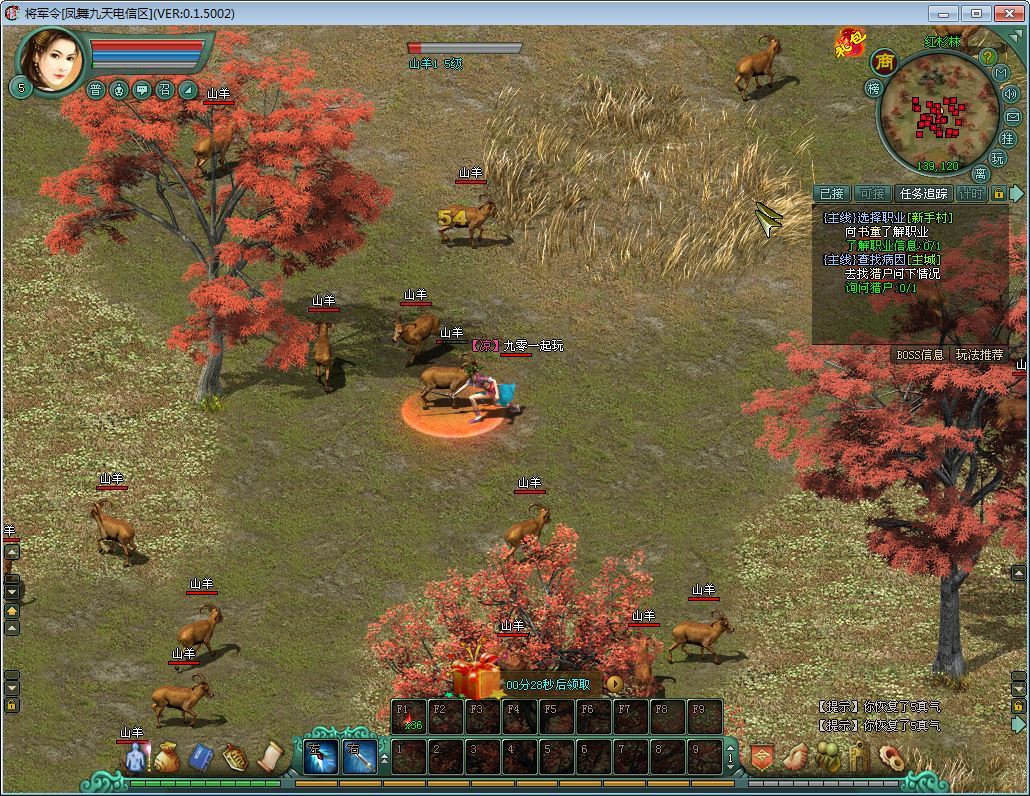Image resolution: width=1030 pixels, height=796 pixels.
Task: Close the game window
Action: click(x=1008, y=13)
